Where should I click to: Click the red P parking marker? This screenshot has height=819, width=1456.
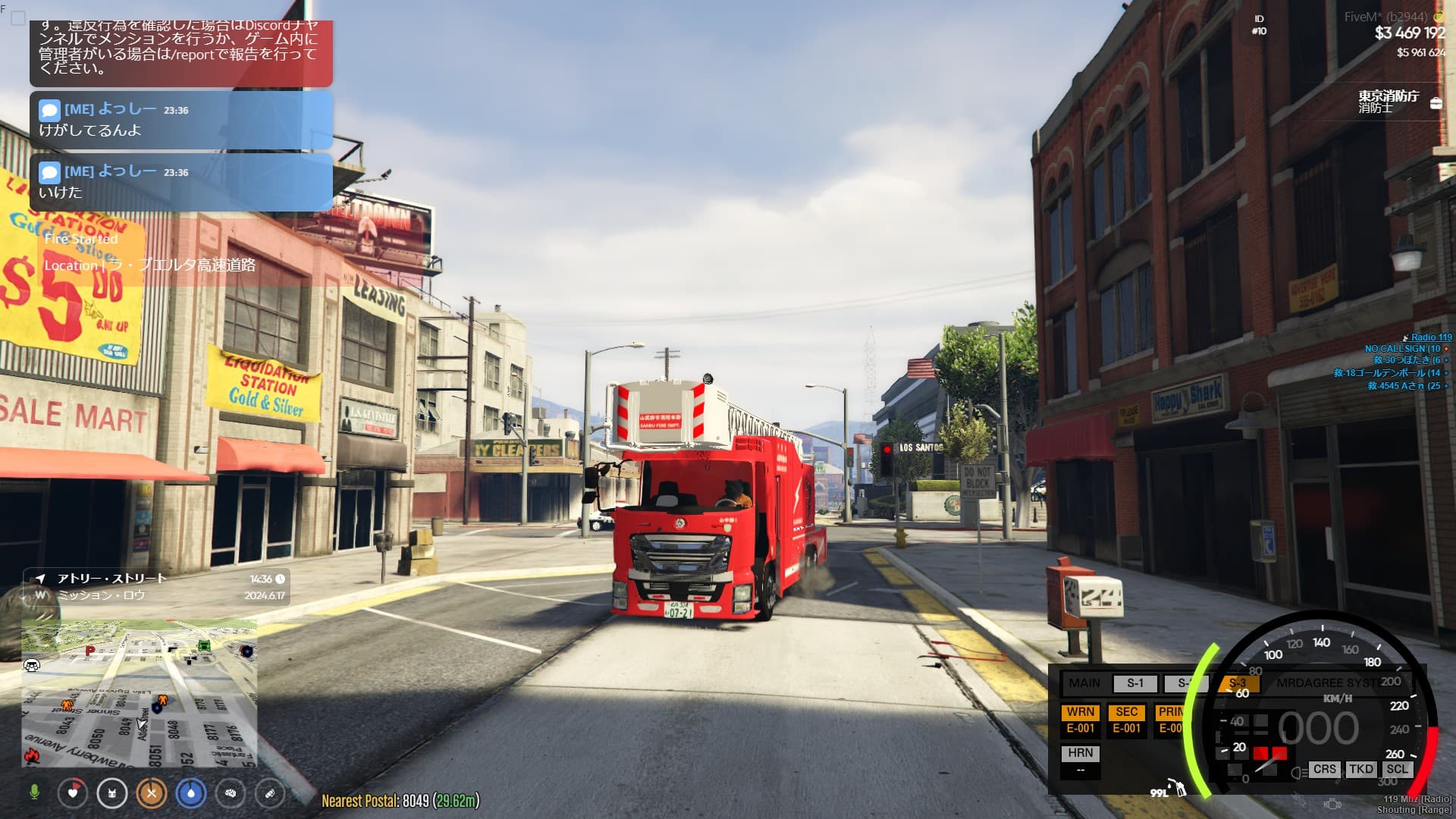tap(90, 651)
